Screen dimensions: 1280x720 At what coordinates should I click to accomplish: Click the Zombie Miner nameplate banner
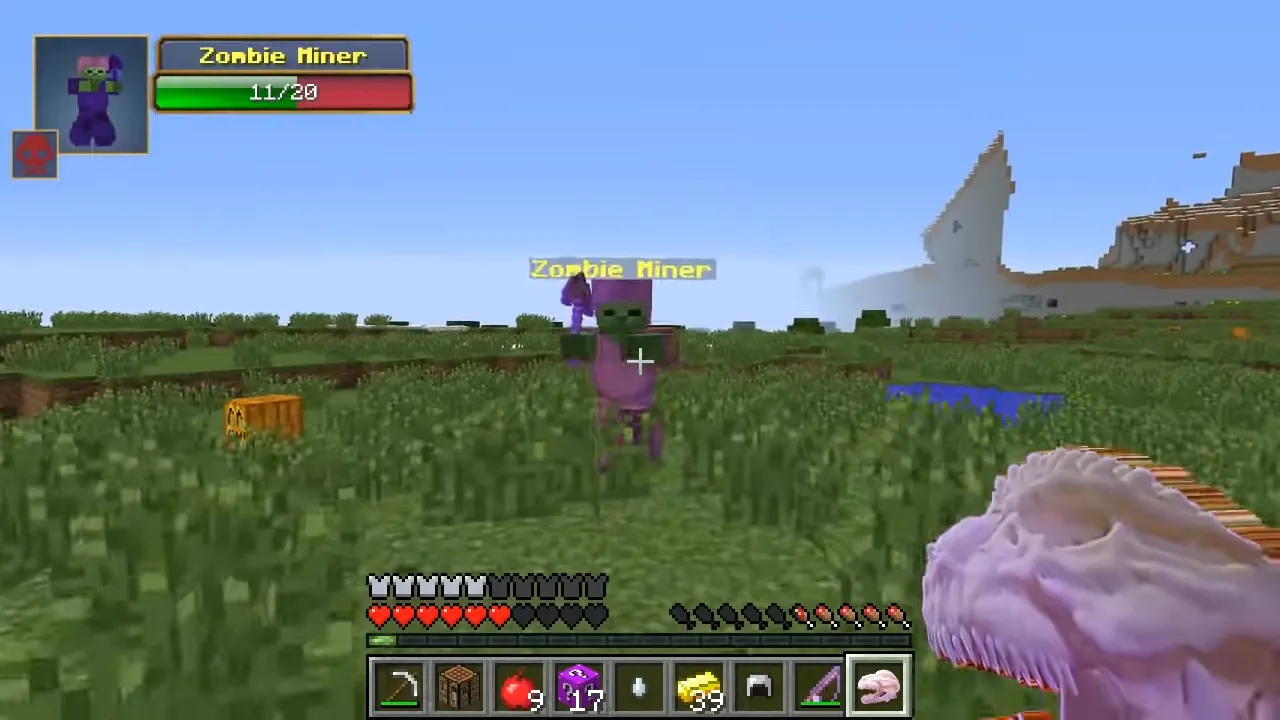(283, 56)
